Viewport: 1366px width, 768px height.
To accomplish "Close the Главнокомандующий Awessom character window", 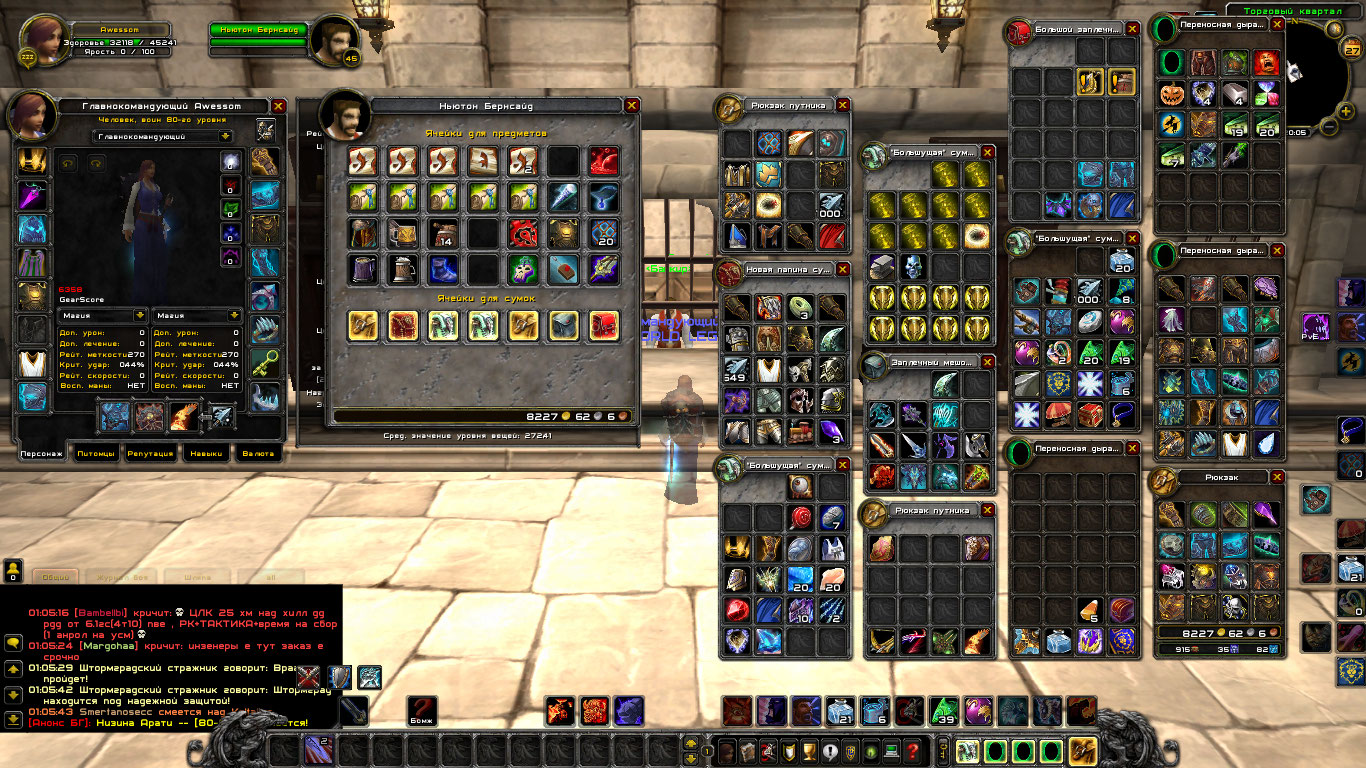I will pos(279,105).
